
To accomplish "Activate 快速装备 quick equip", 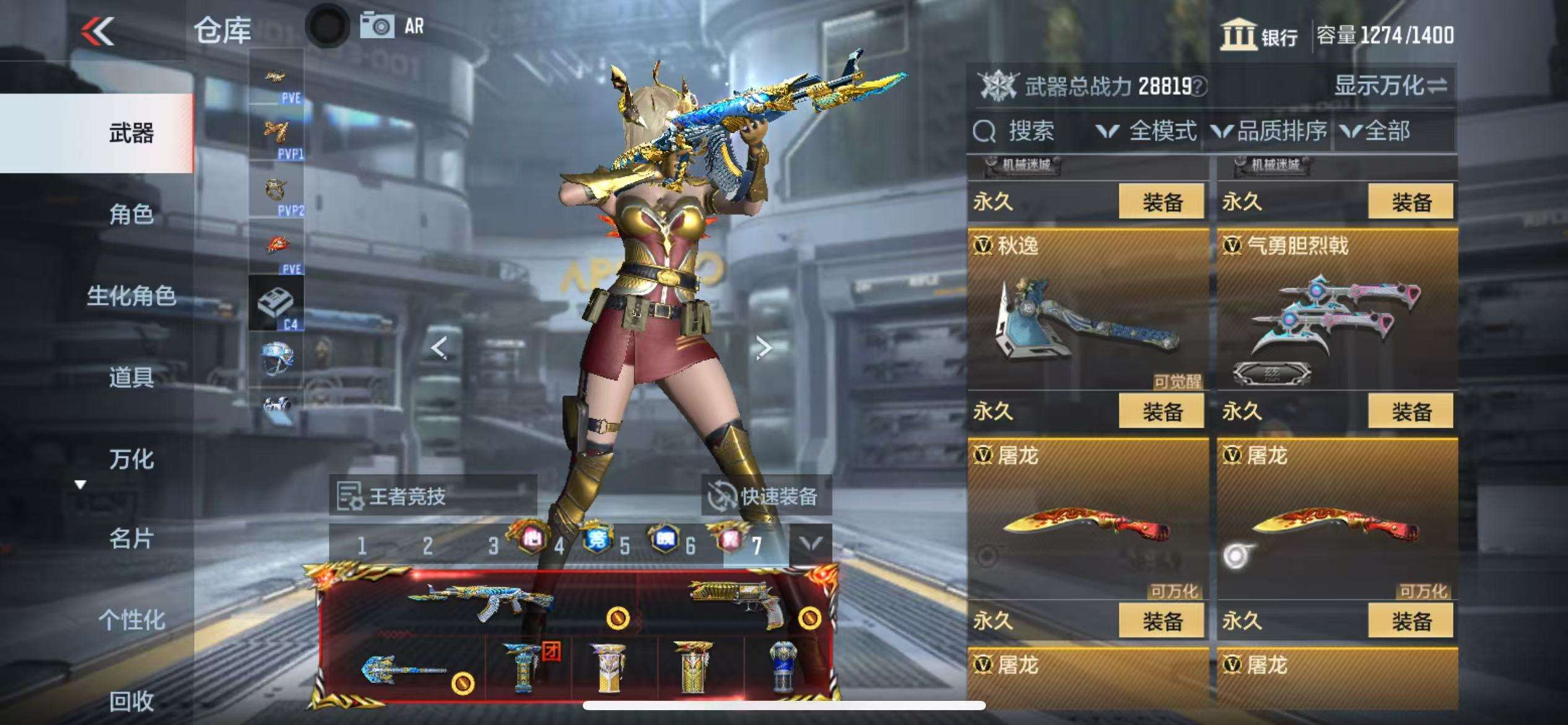I will click(765, 496).
